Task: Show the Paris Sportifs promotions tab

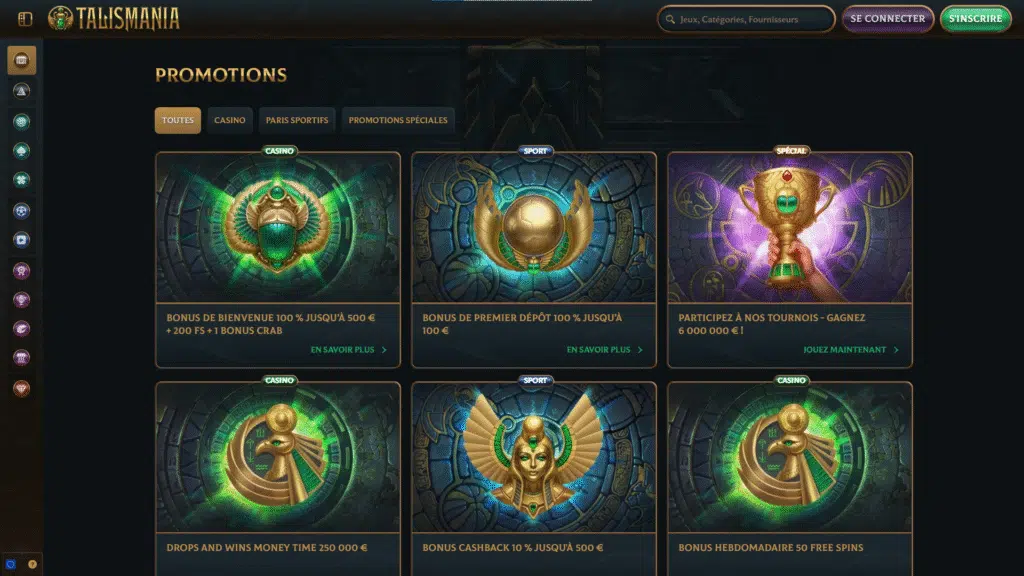Action: [x=297, y=120]
